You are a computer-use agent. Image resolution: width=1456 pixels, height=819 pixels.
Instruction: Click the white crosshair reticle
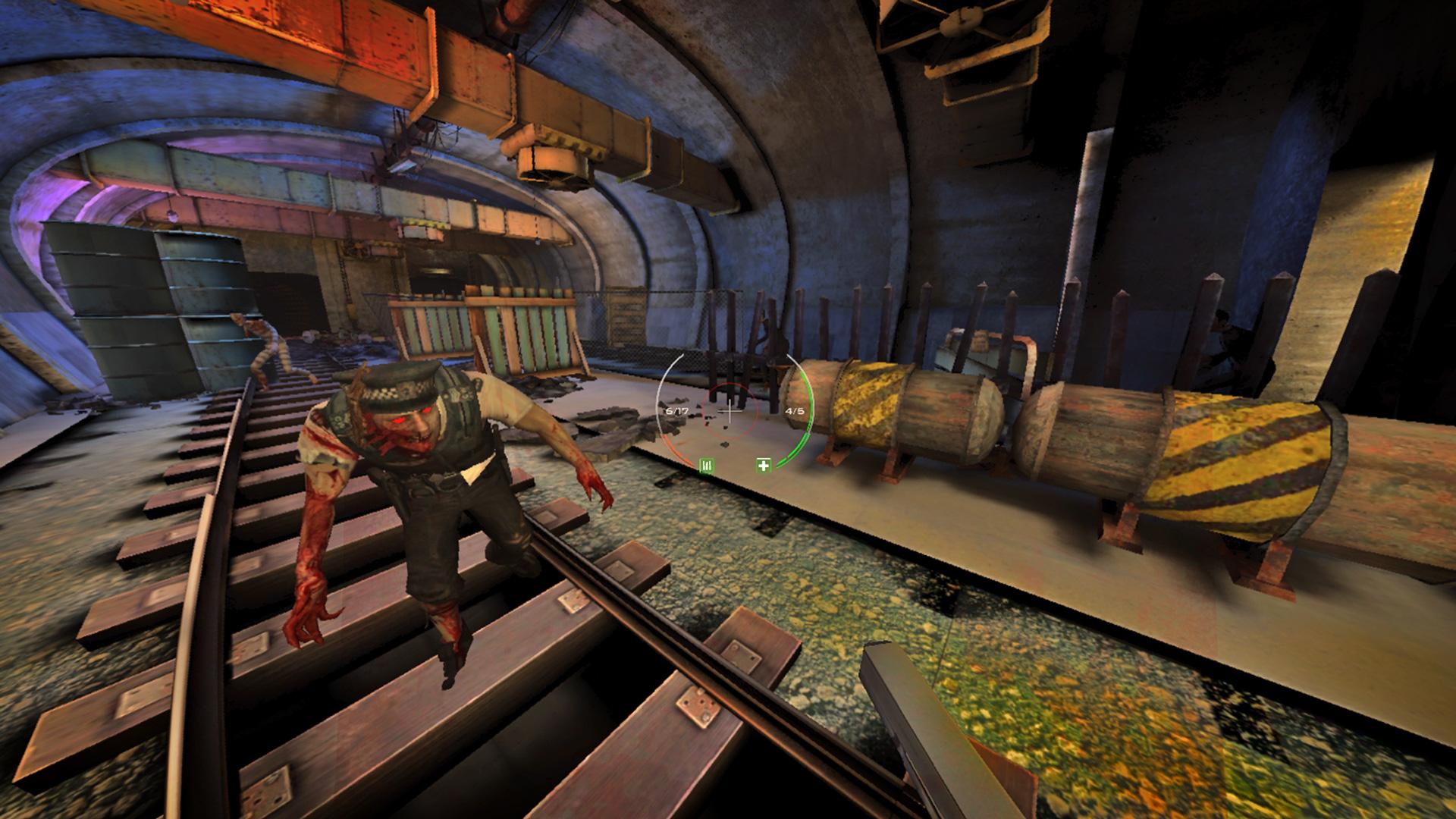tap(730, 410)
